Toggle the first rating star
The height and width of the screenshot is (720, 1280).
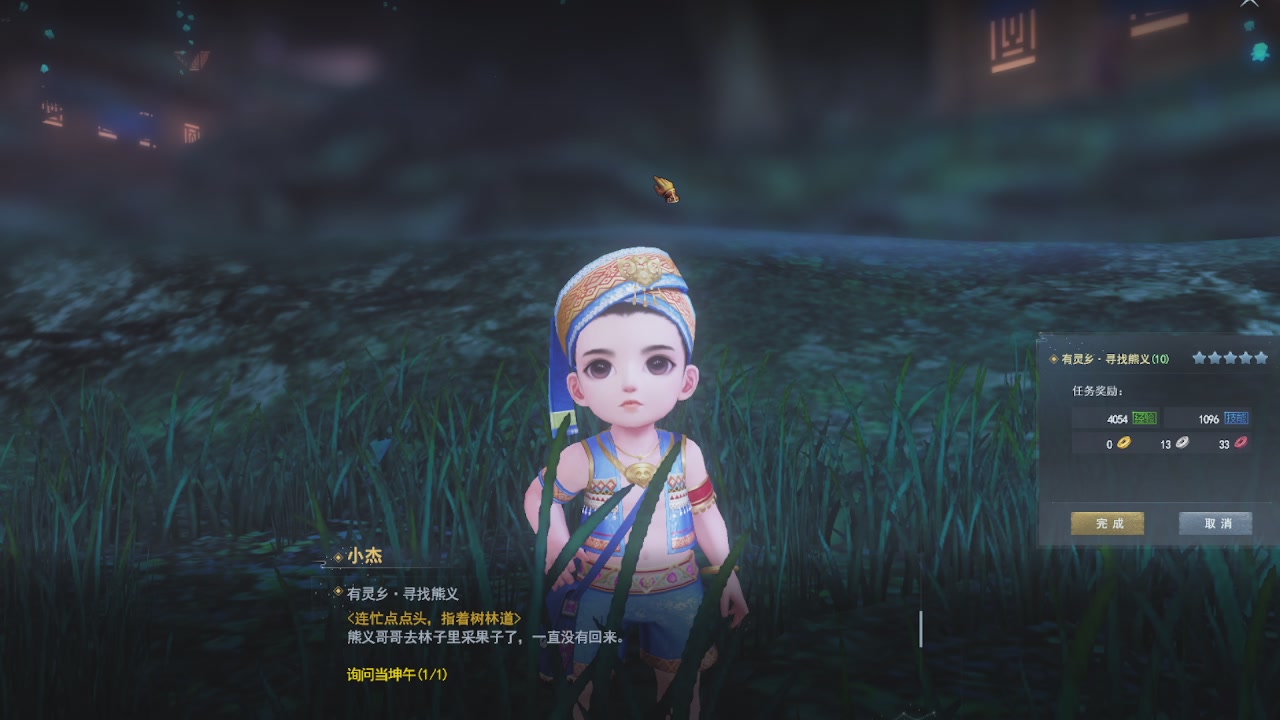1198,357
